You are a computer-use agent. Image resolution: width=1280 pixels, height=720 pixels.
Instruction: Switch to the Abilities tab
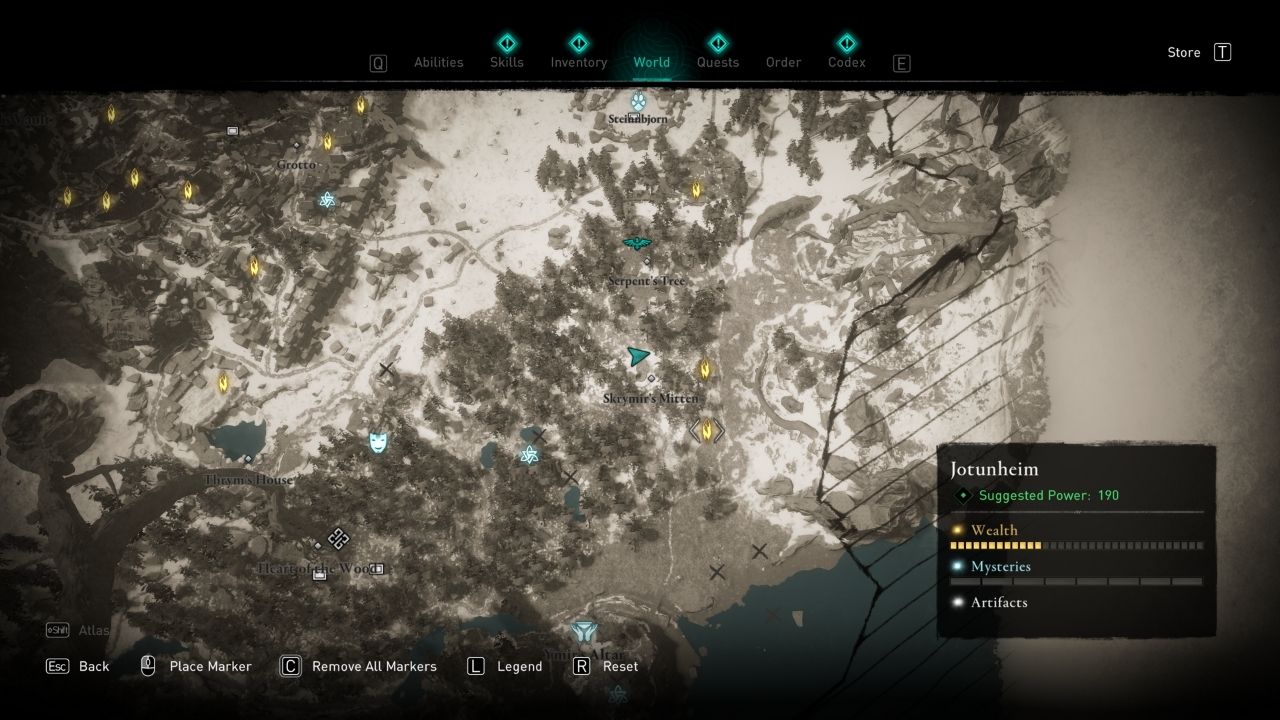pos(438,62)
